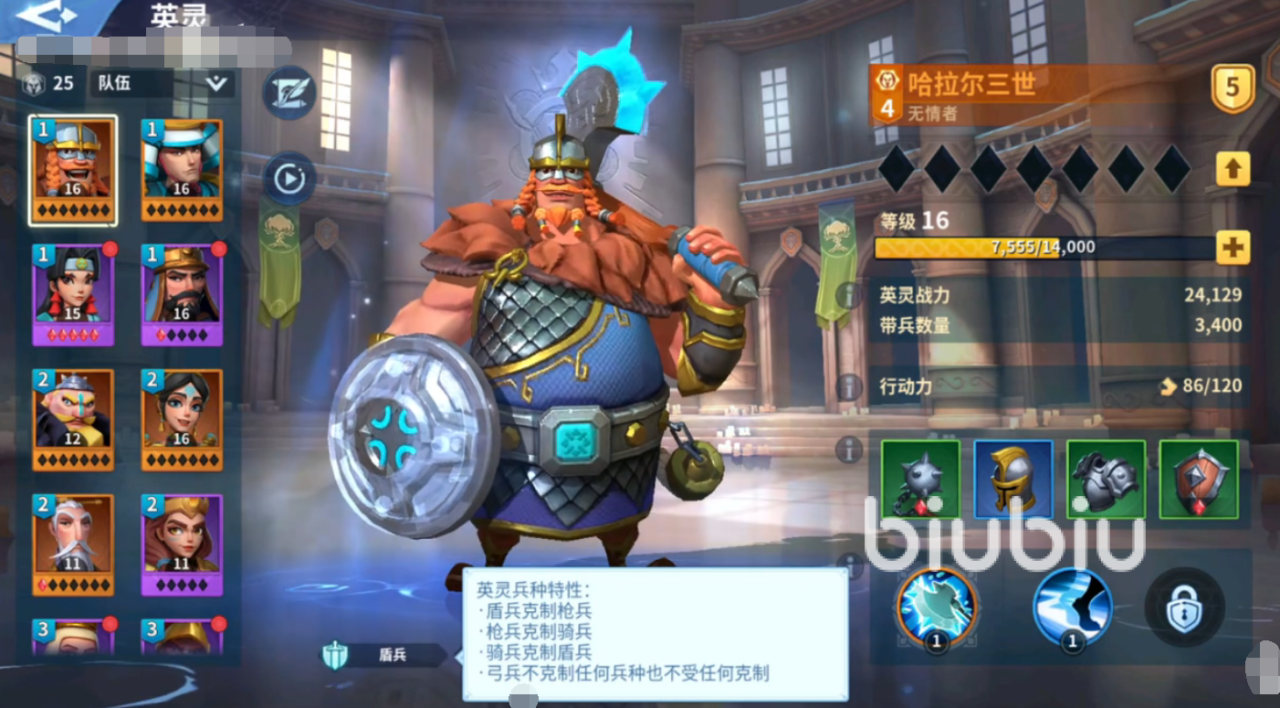Screen dimensions: 1280x708
Task: Open the 队伍 team dropdown
Action: [x=162, y=83]
